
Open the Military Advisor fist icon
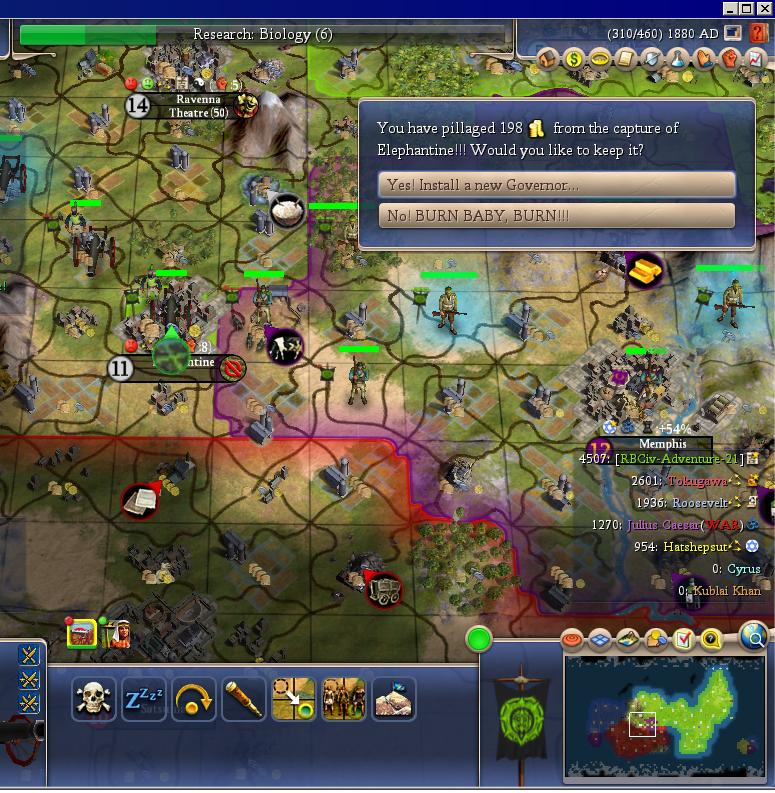click(x=730, y=60)
